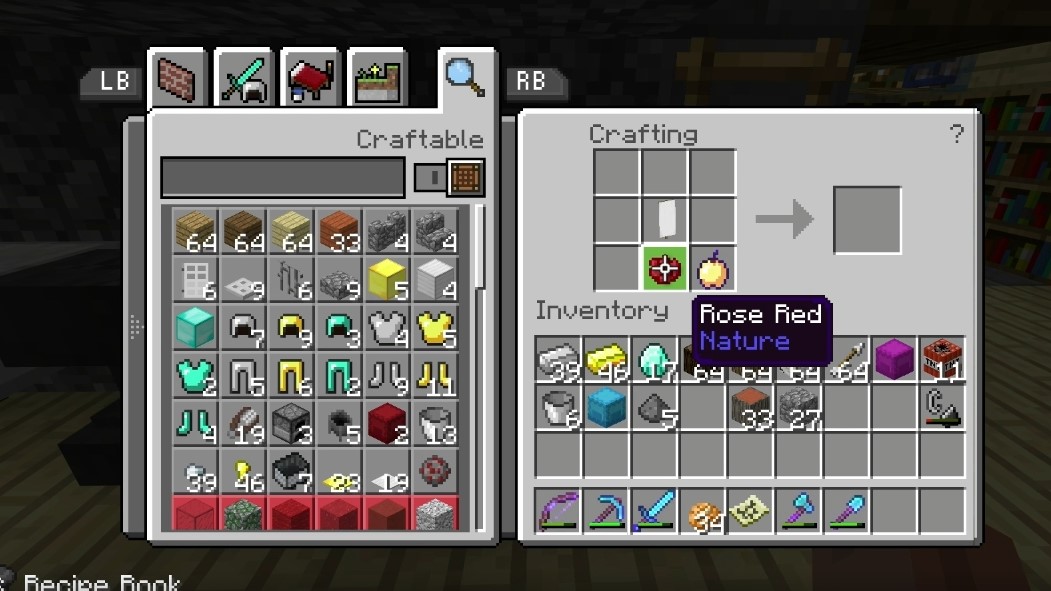Switch to the magnifying glass search tab
This screenshot has height=591, width=1051.
point(465,76)
